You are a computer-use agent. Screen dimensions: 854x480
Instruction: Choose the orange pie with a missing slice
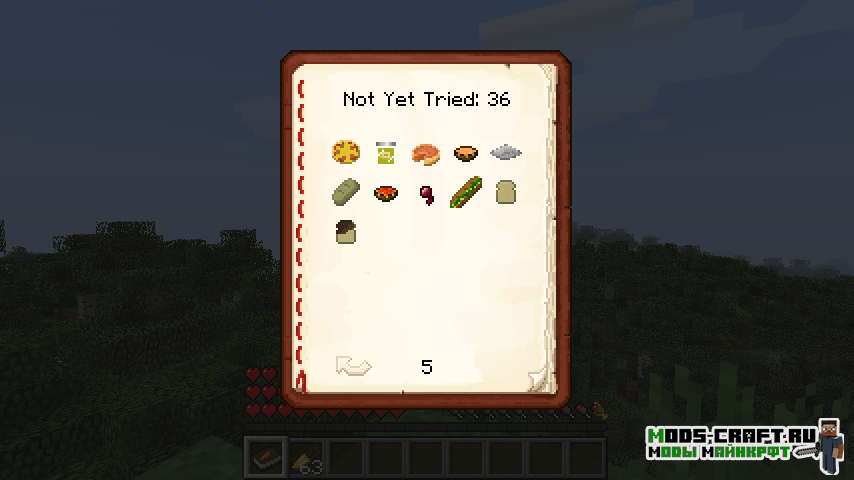click(x=425, y=153)
